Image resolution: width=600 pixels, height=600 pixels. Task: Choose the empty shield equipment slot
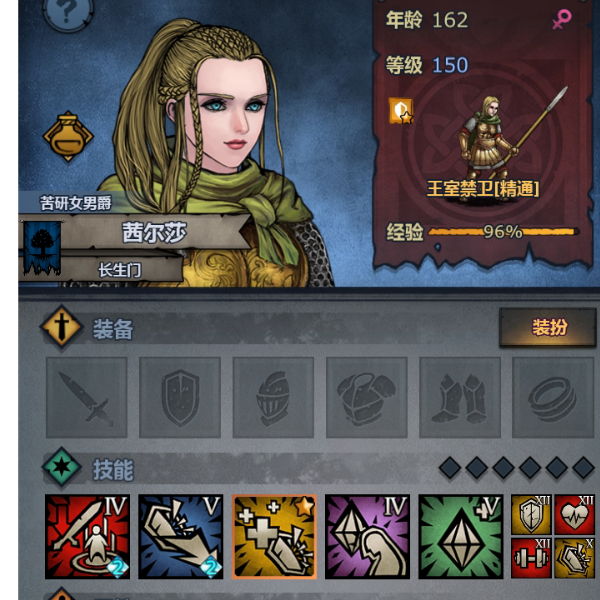point(180,398)
